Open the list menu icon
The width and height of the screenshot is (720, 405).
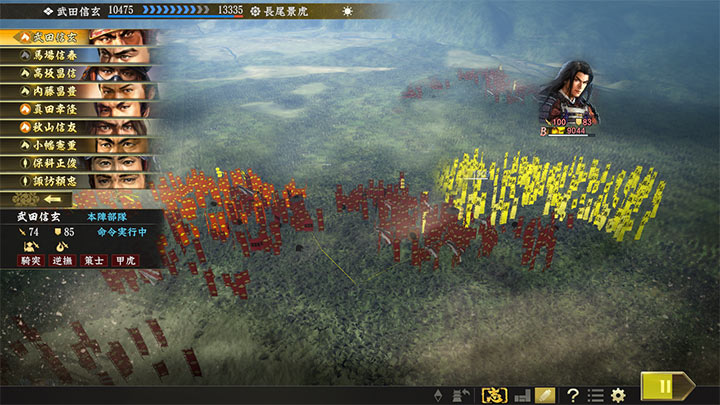595,395
